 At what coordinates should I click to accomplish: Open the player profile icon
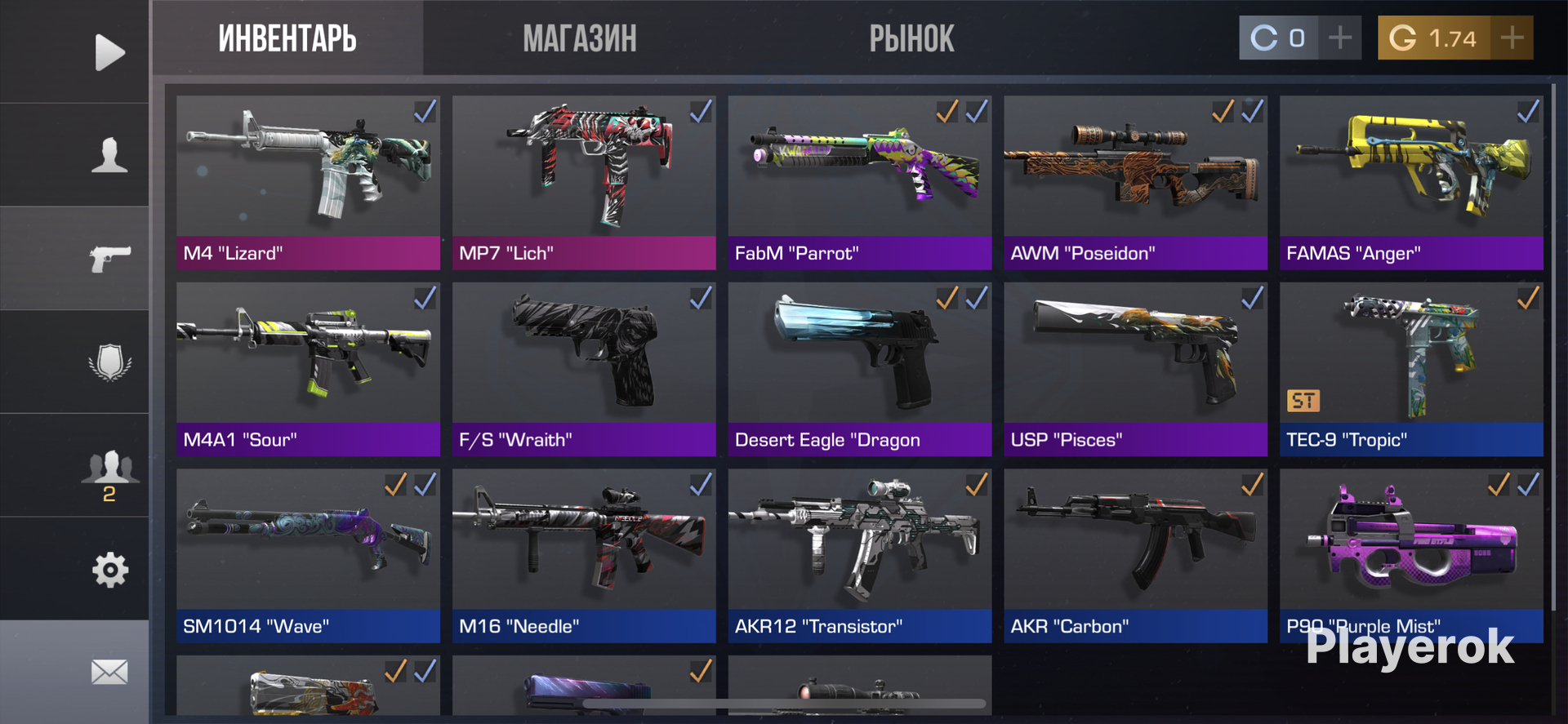tap(109, 155)
